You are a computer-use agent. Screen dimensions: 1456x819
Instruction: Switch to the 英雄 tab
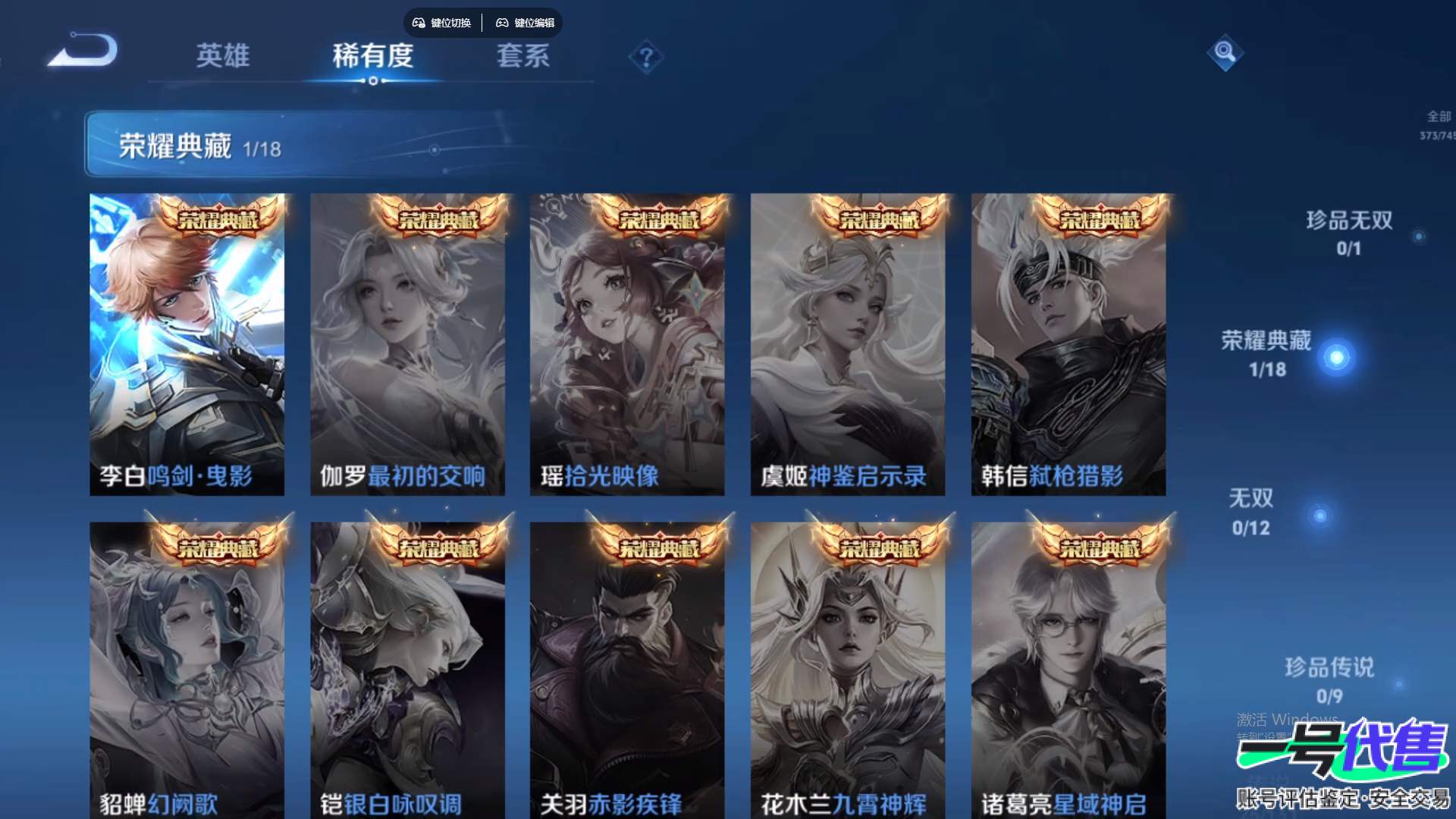[x=222, y=55]
